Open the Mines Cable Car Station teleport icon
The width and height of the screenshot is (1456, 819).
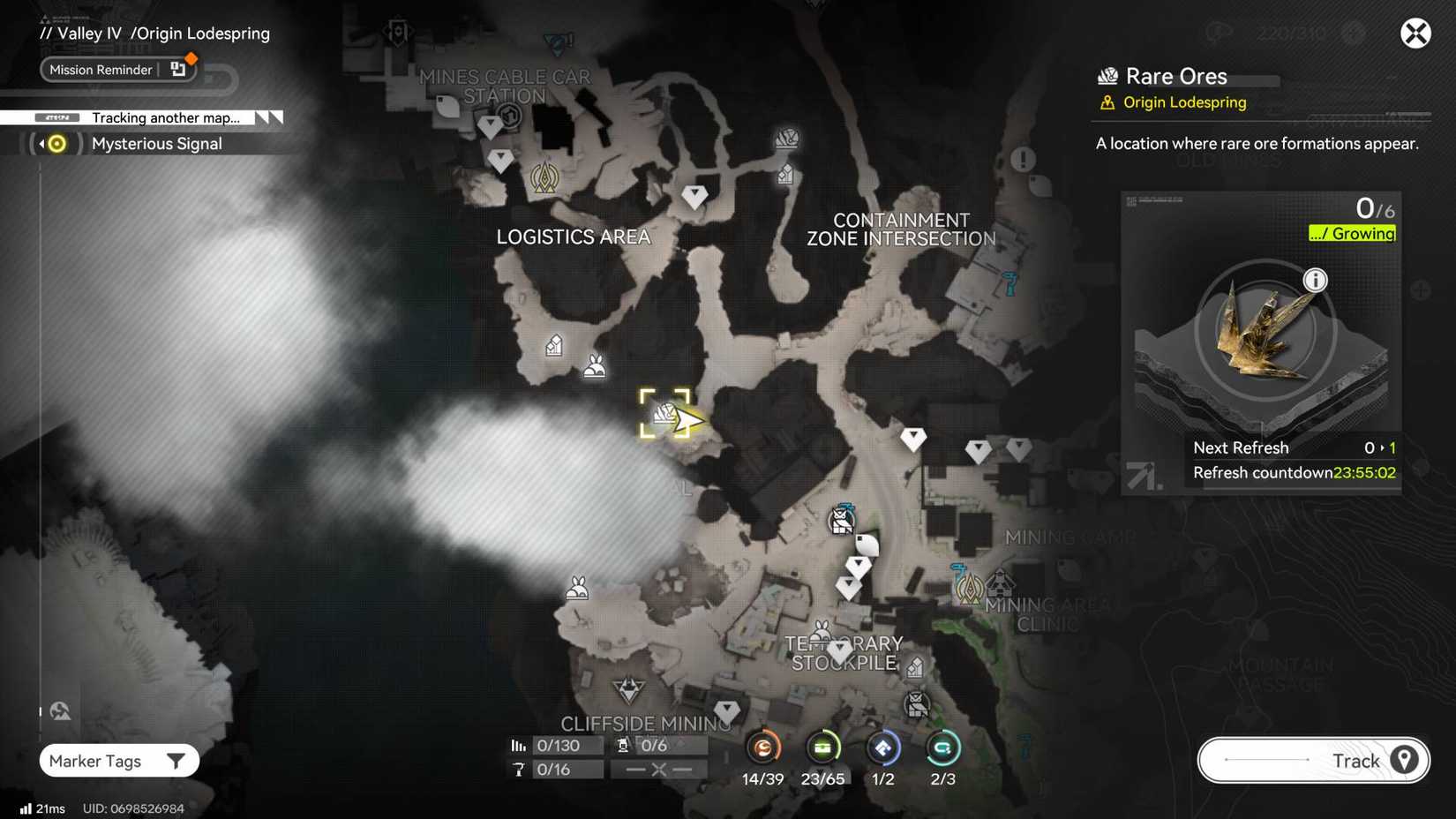[507, 114]
